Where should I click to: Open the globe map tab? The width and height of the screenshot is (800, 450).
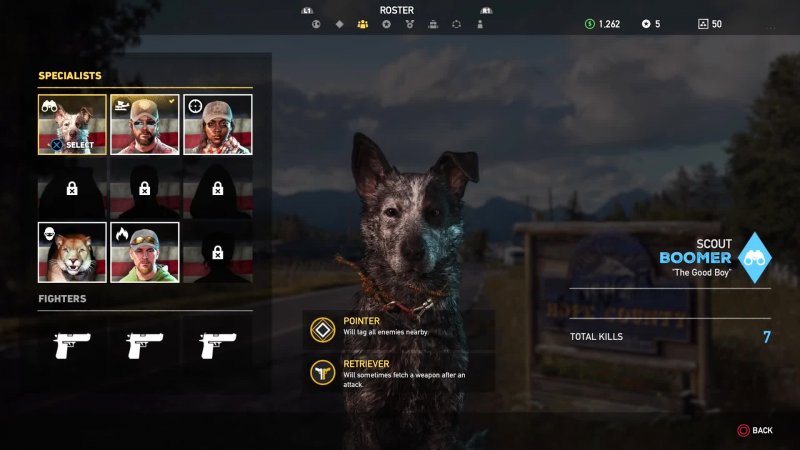point(316,23)
